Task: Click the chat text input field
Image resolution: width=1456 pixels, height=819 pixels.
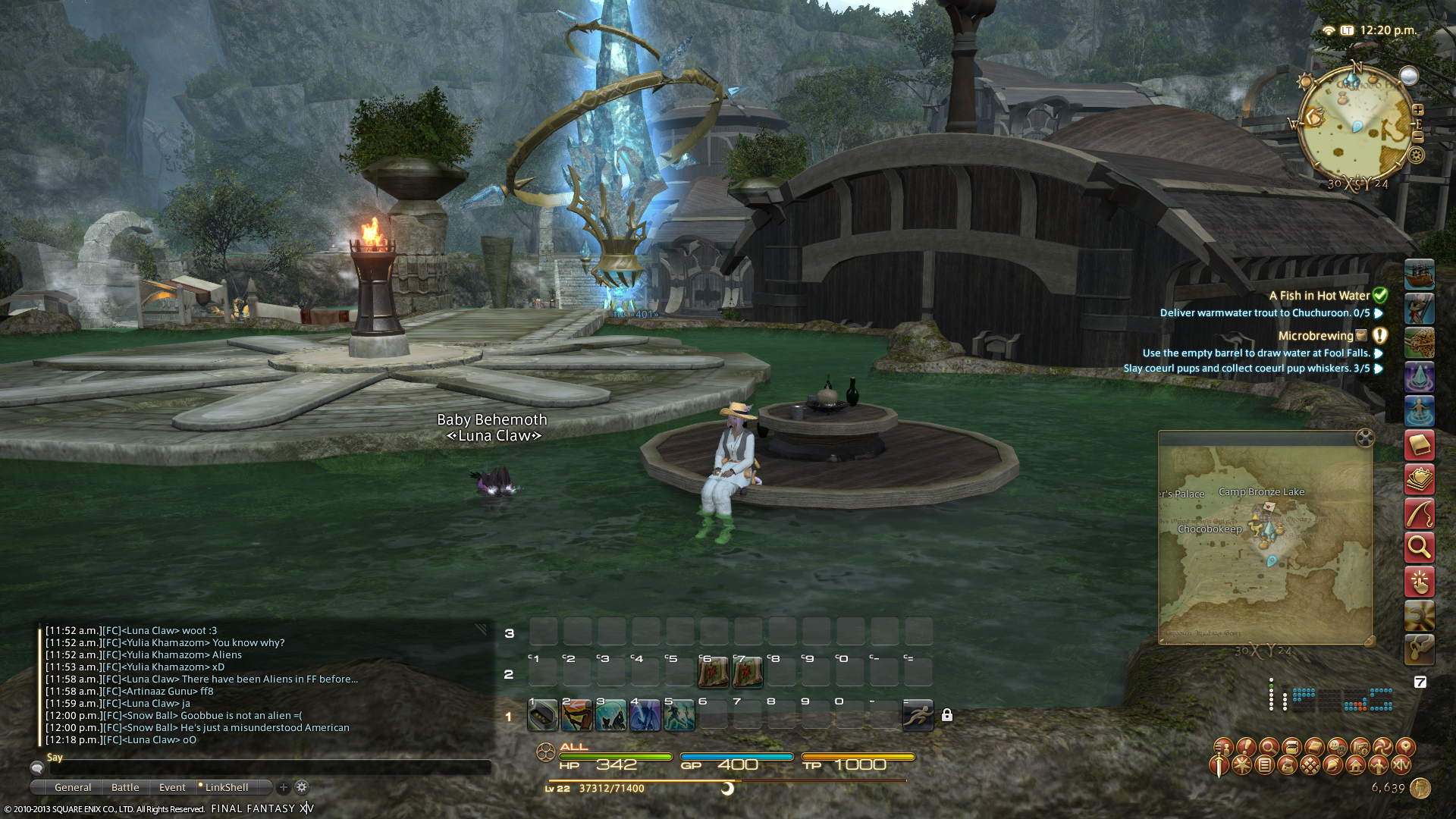Action: pyautogui.click(x=265, y=768)
